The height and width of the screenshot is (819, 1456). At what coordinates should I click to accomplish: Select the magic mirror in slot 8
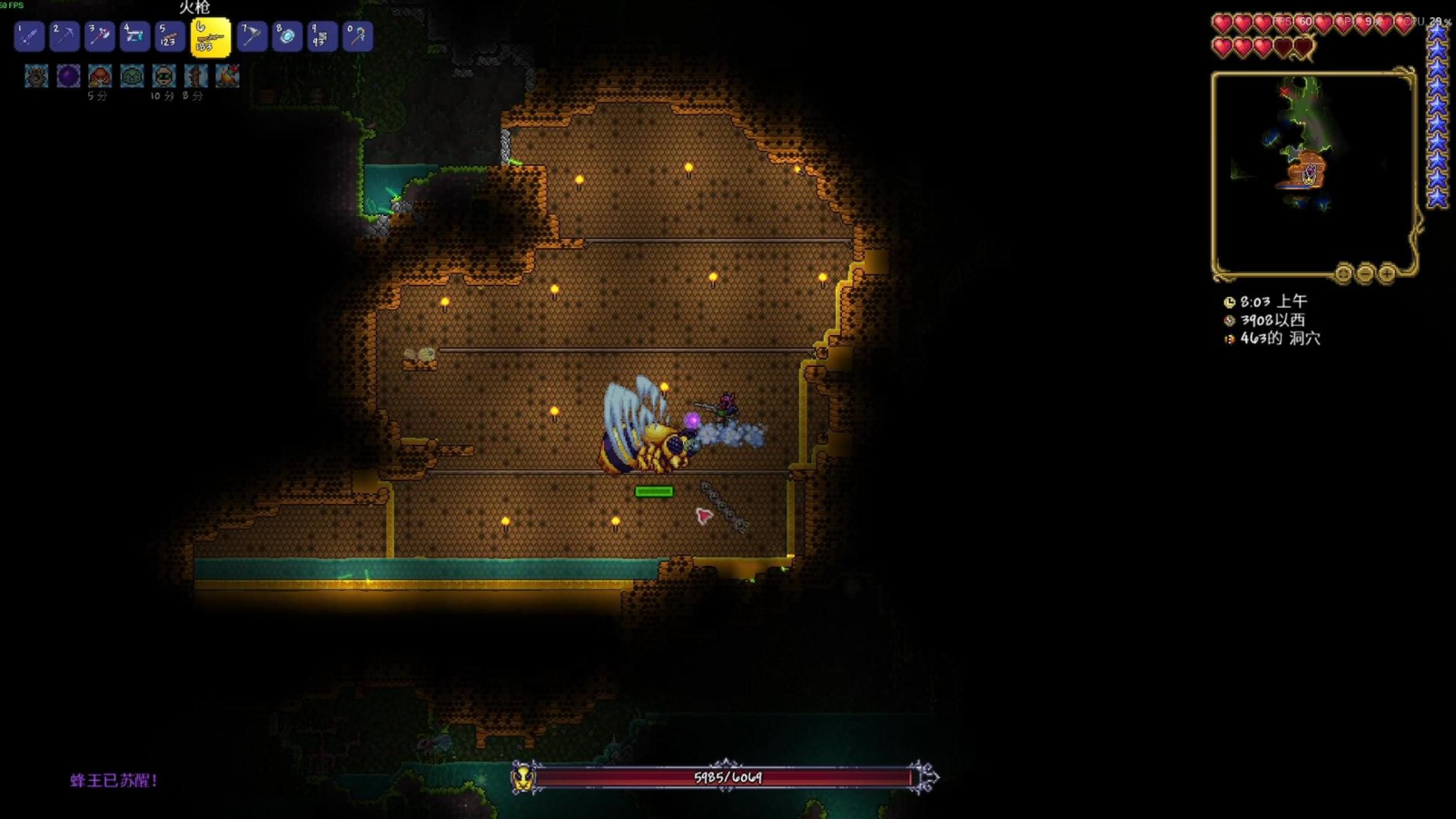pyautogui.click(x=287, y=36)
